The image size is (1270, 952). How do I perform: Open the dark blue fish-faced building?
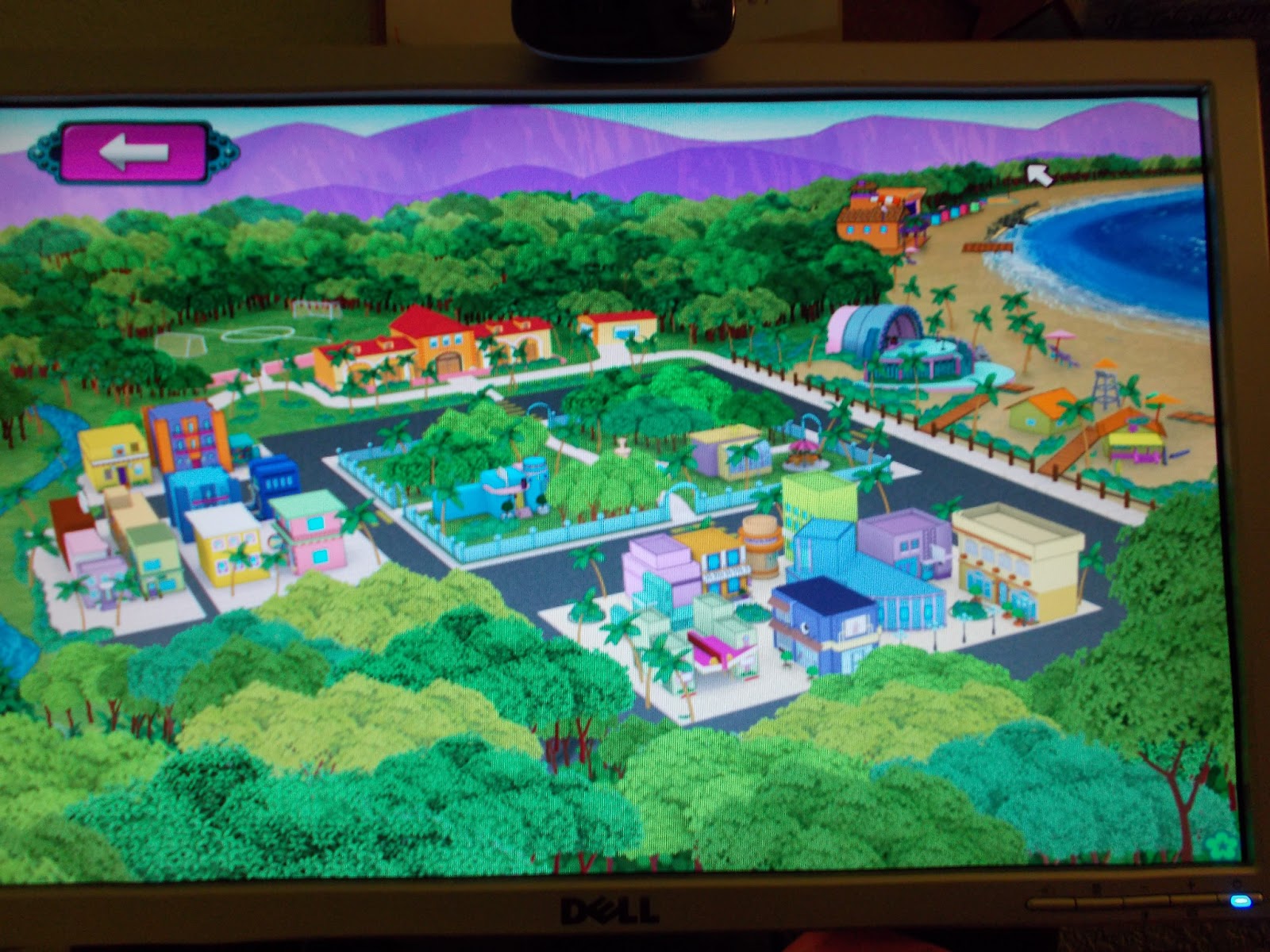[x=825, y=627]
